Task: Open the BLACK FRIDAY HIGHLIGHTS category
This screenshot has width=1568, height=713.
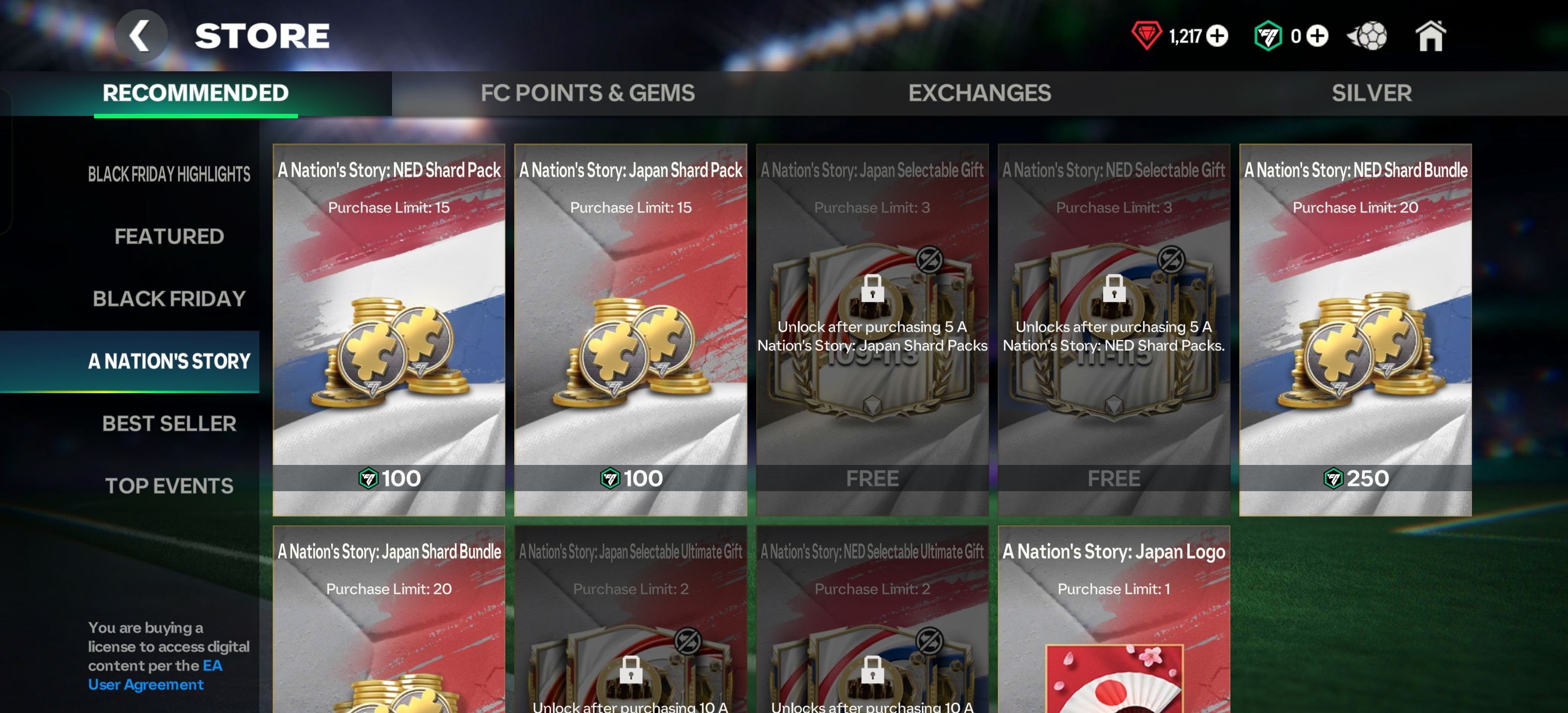Action: click(169, 173)
